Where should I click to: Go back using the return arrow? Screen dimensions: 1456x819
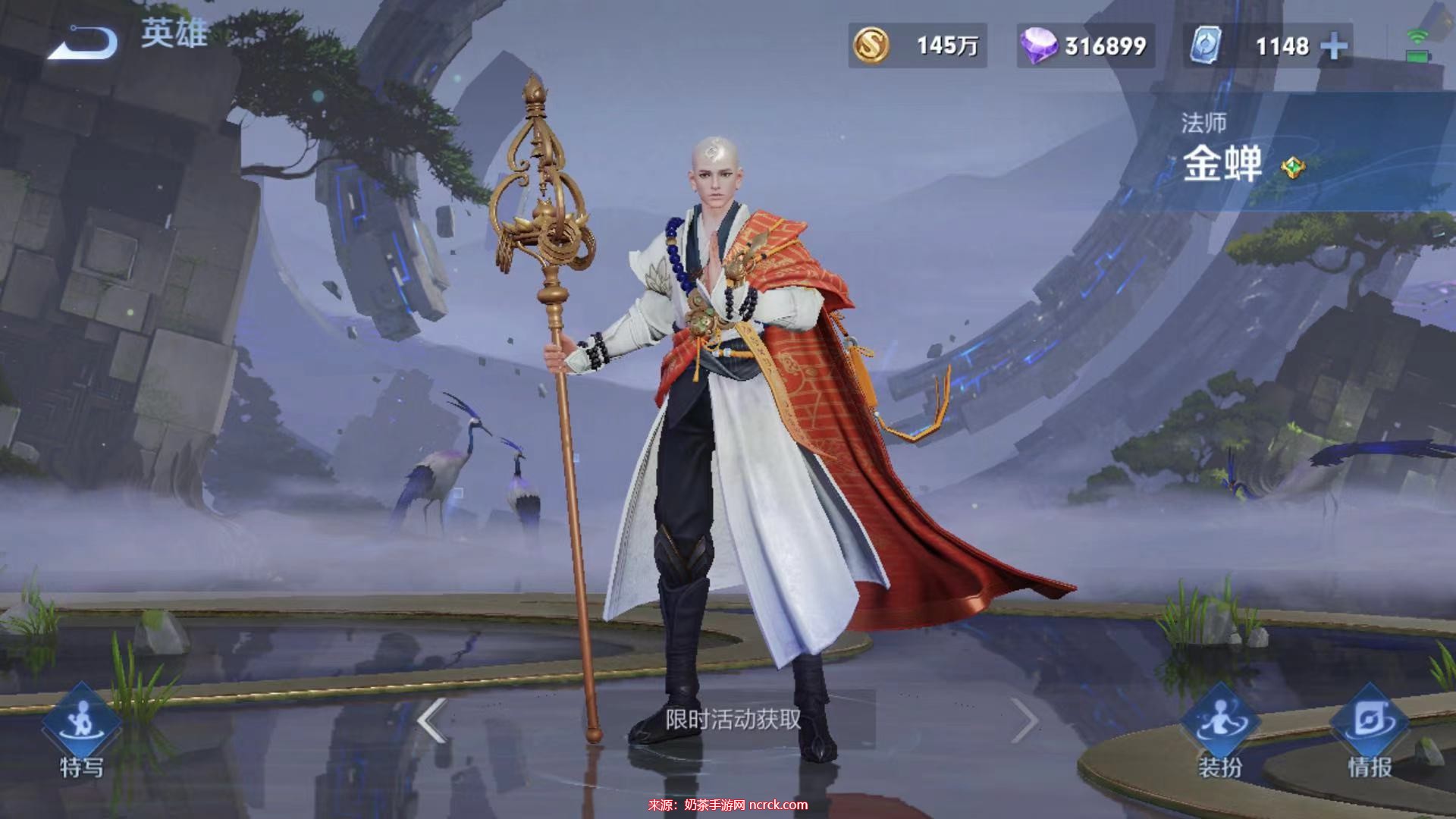click(82, 42)
